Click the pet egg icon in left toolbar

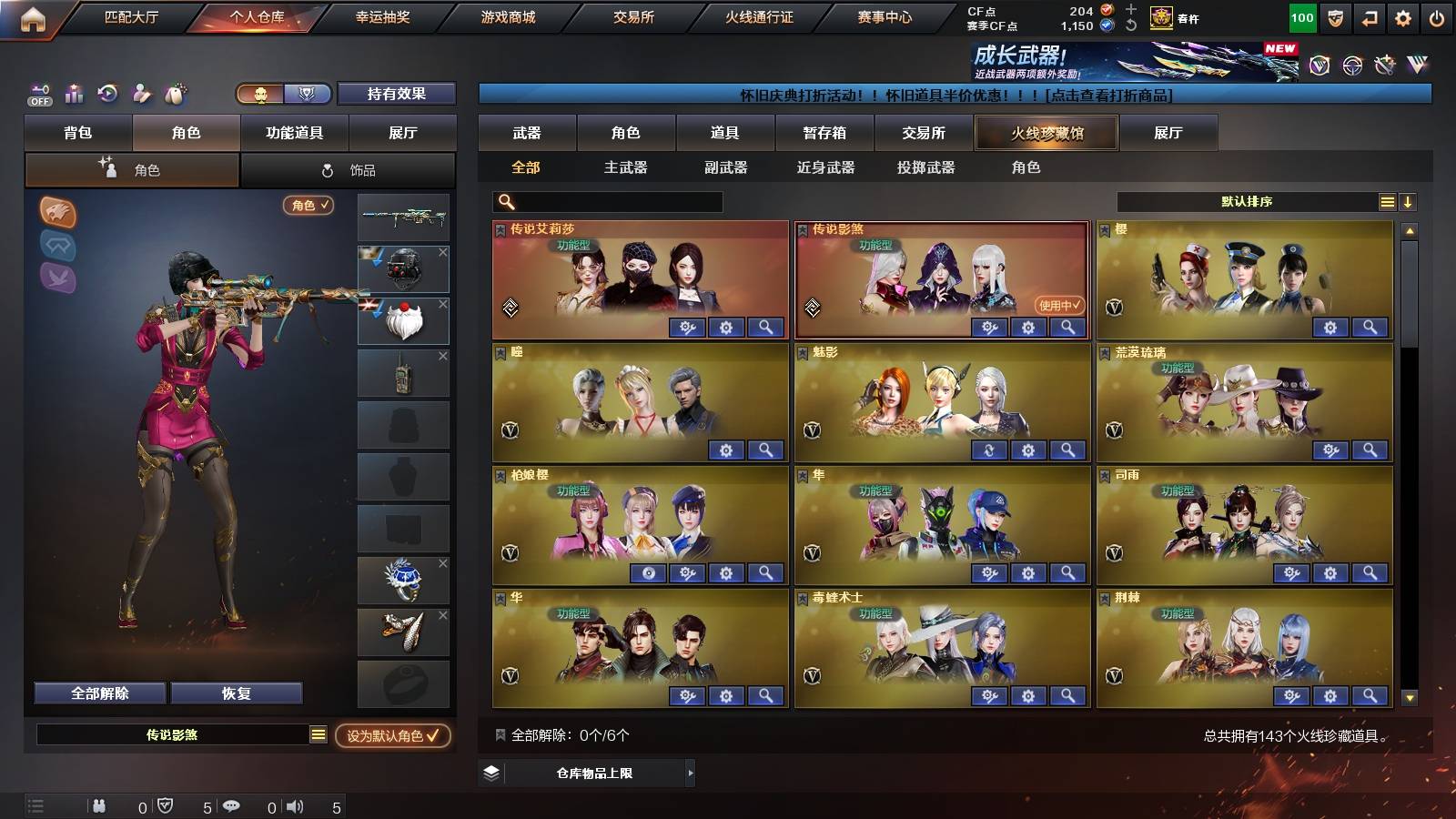pyautogui.click(x=176, y=94)
